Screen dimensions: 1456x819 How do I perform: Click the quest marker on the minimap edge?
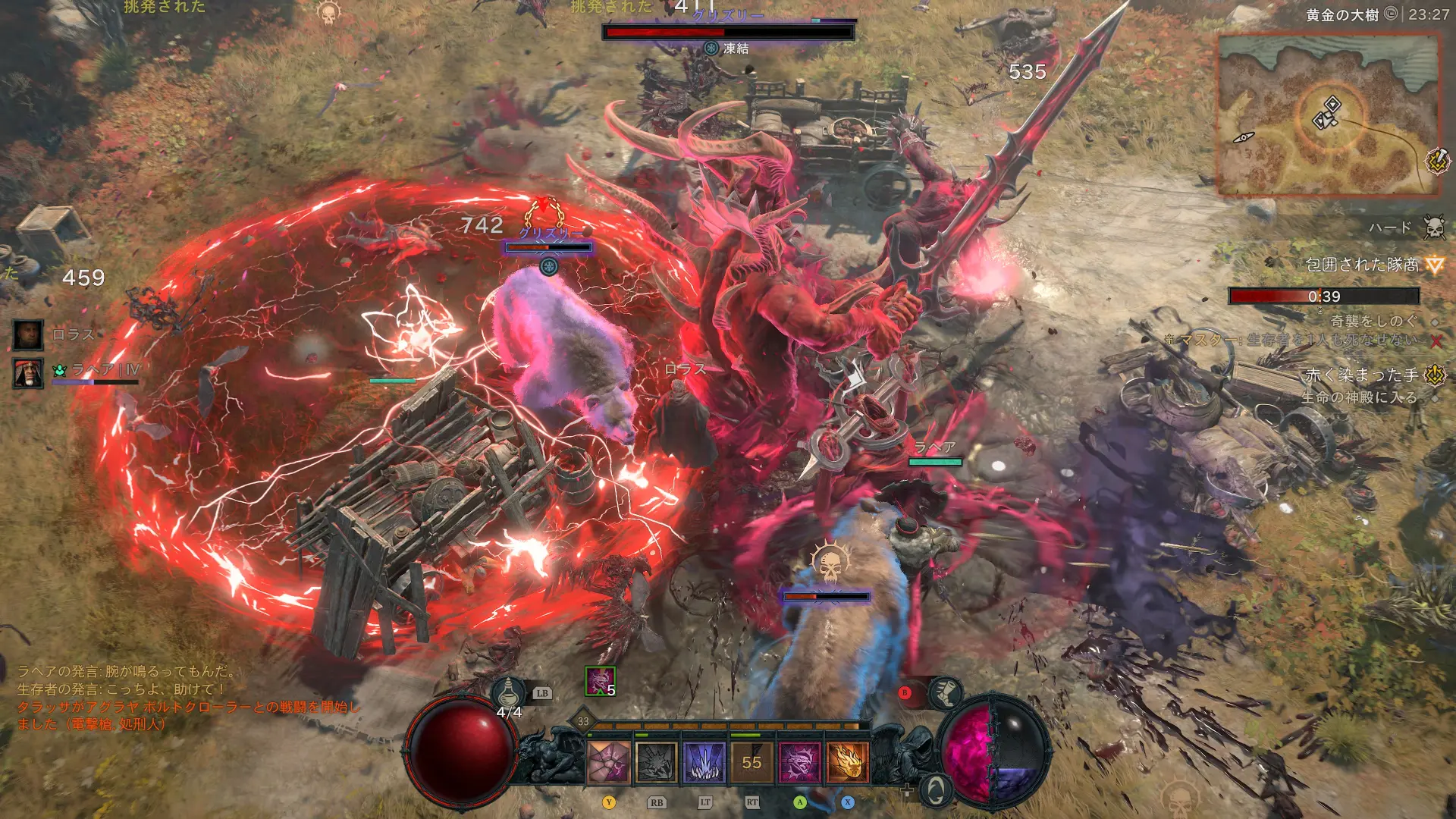coord(1437,161)
